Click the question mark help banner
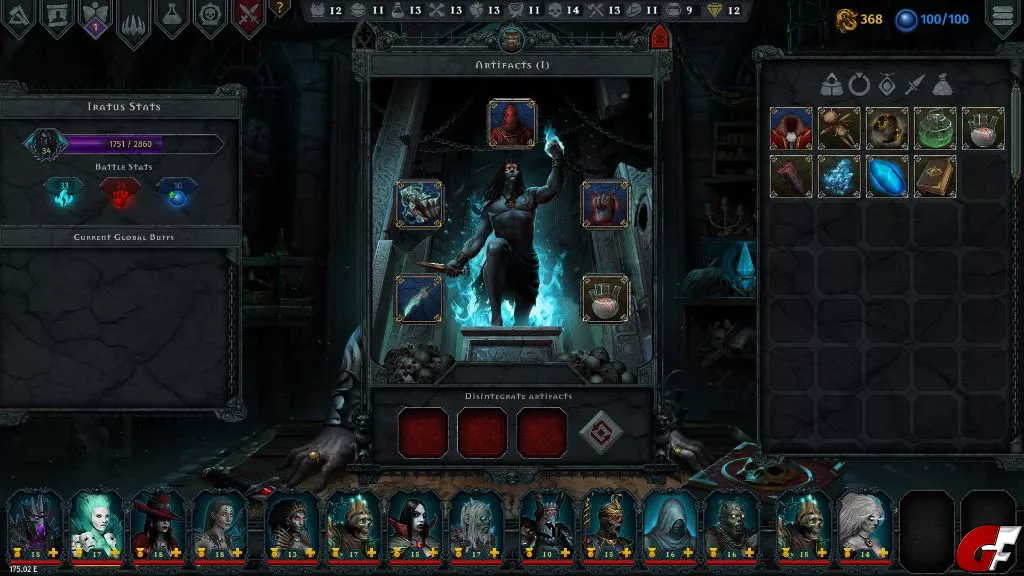The image size is (1024, 576). coord(280,8)
